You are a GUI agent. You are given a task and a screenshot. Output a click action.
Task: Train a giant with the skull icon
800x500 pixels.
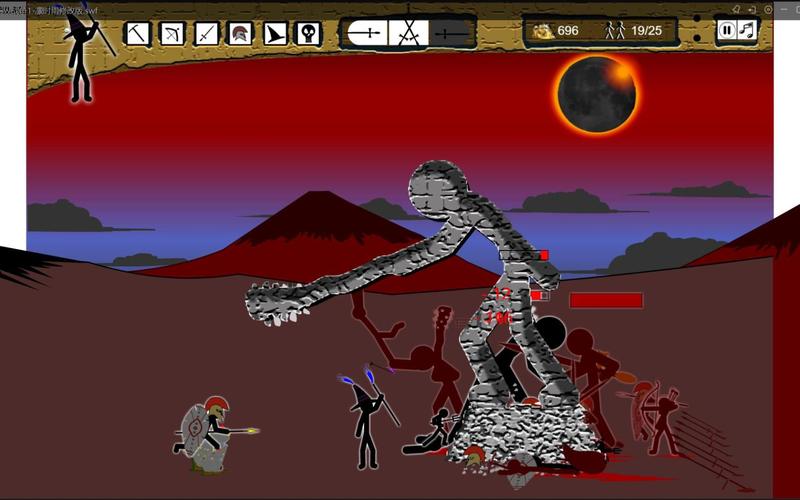308,34
